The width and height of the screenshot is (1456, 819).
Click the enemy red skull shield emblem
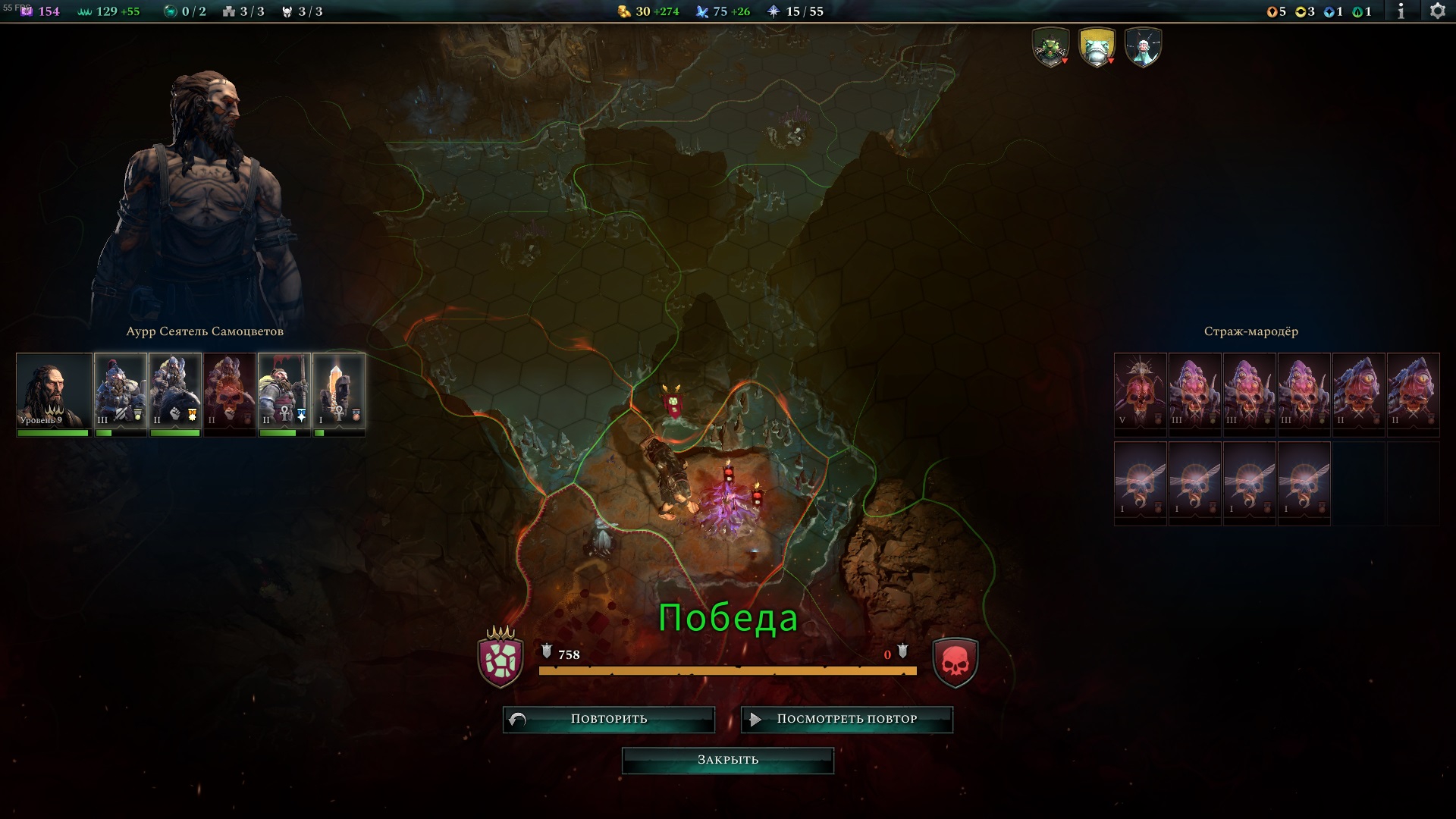955,663
